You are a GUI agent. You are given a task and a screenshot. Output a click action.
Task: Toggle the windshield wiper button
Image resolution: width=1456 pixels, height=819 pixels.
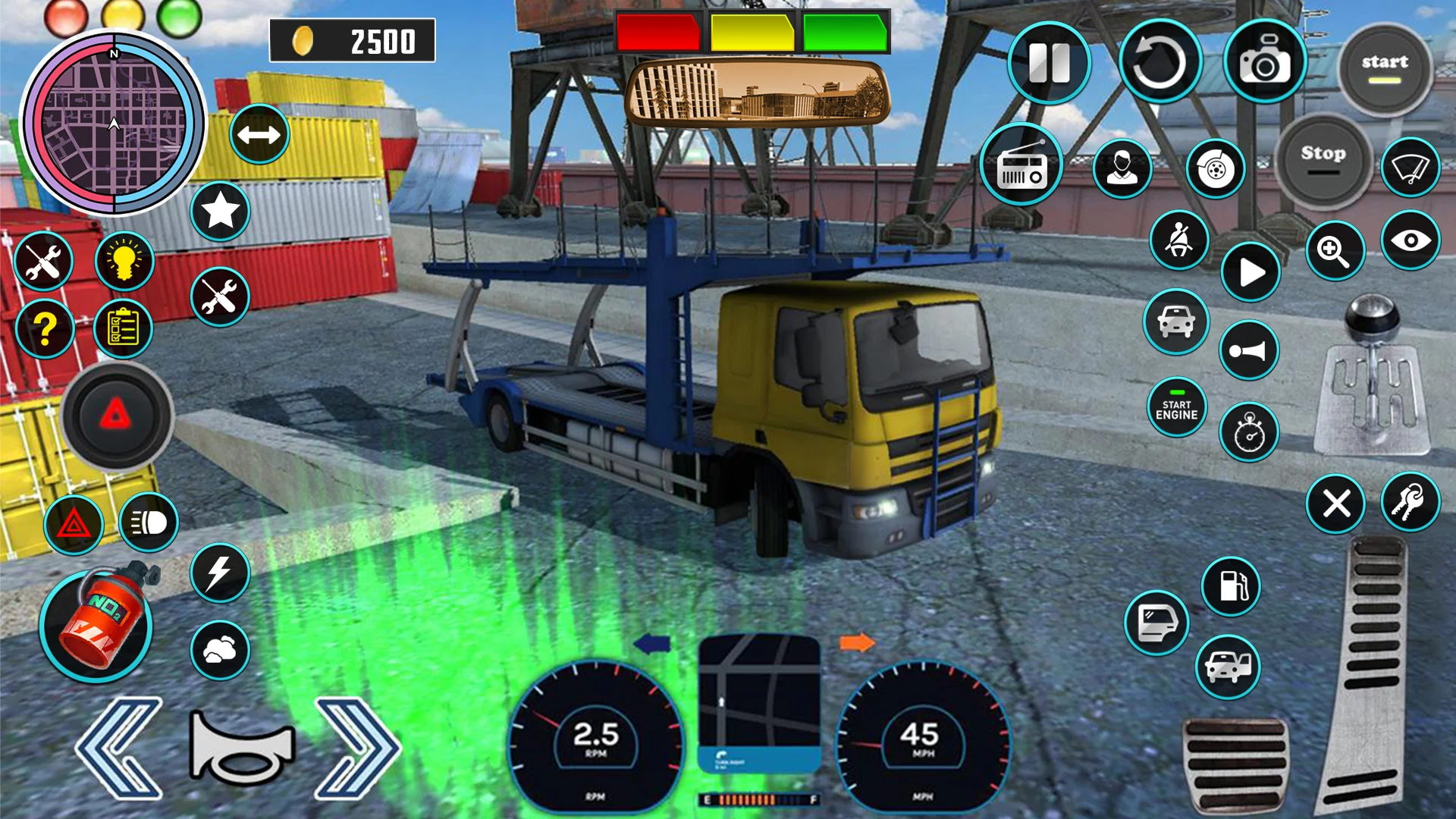tap(1410, 168)
